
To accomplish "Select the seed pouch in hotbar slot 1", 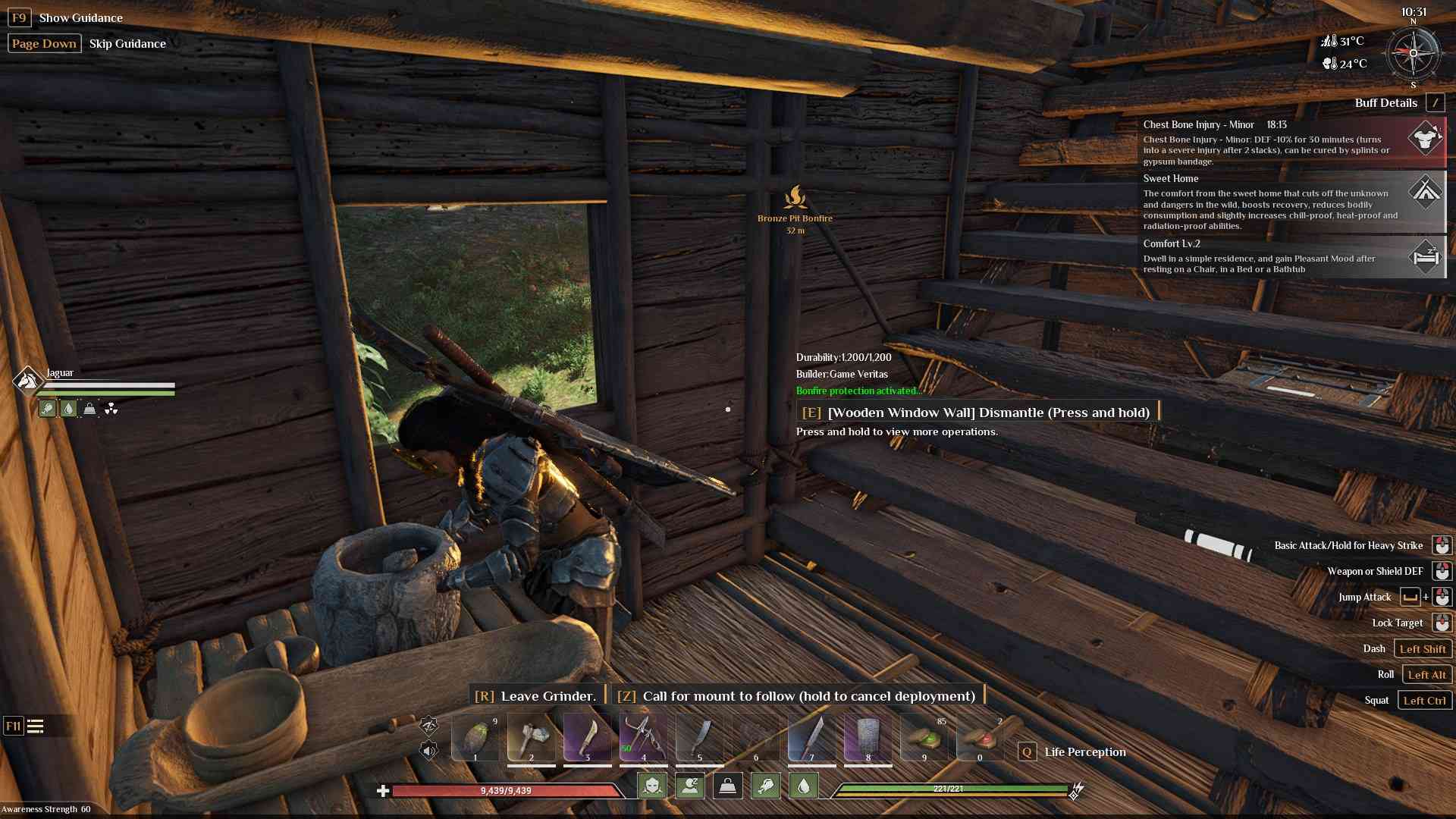I will pyautogui.click(x=475, y=737).
